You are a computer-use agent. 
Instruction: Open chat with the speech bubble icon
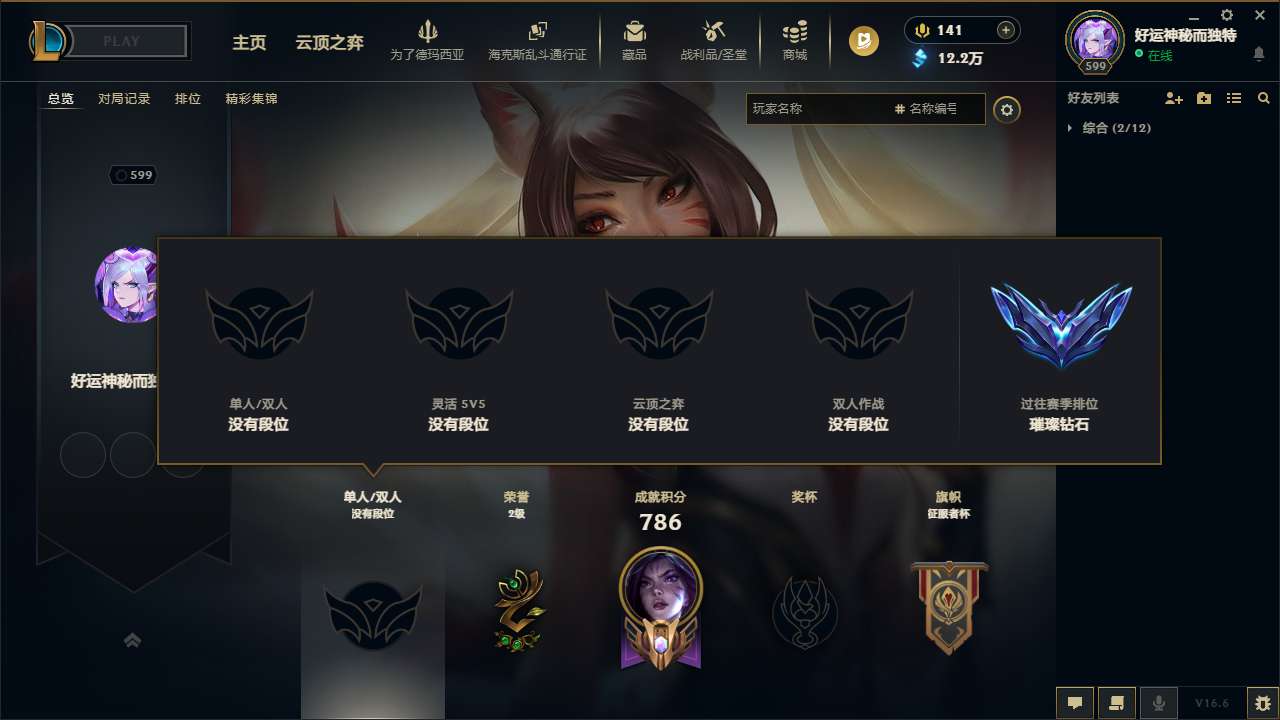pyautogui.click(x=1075, y=703)
